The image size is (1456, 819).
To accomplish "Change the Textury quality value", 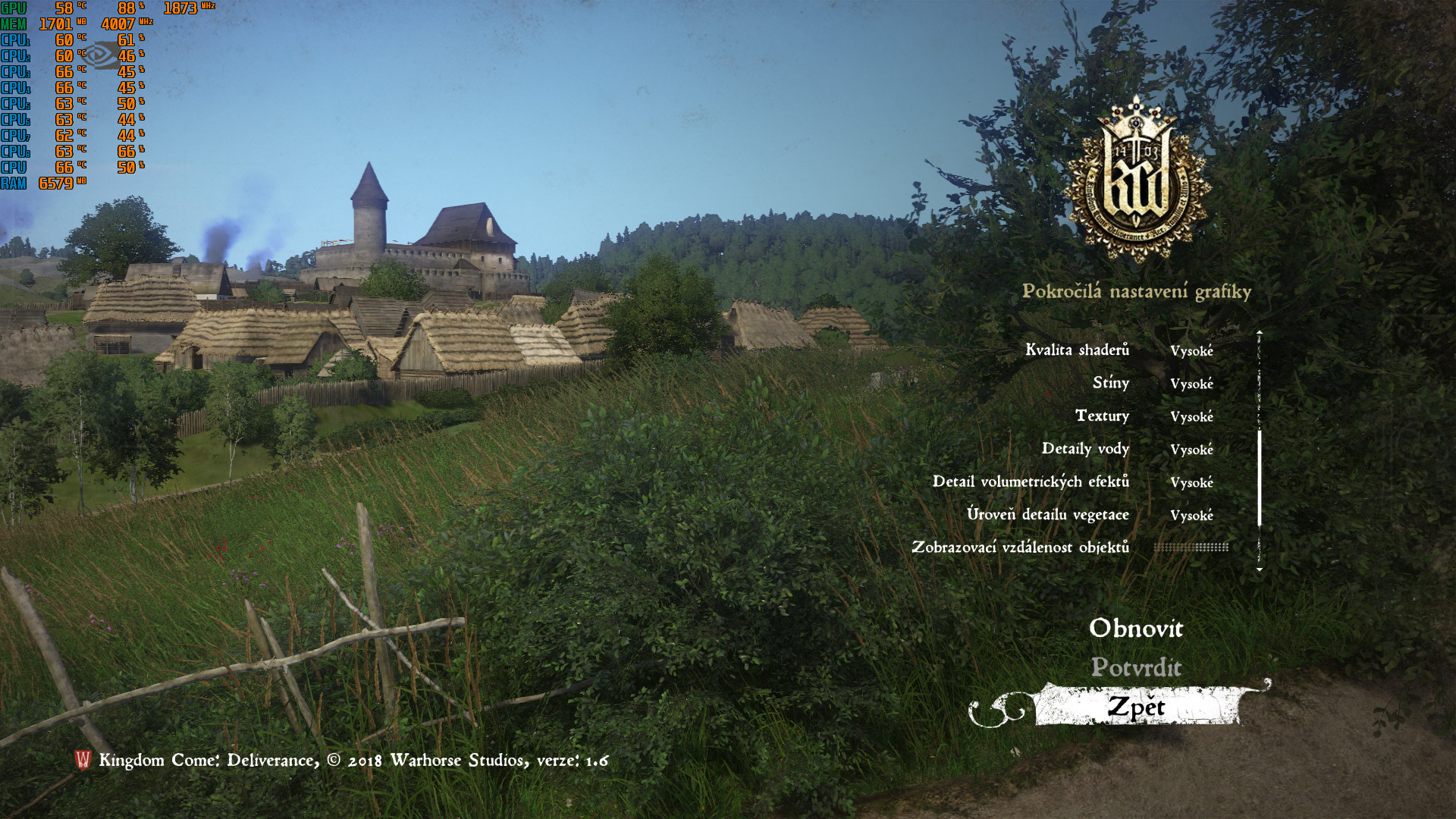I will (1191, 416).
